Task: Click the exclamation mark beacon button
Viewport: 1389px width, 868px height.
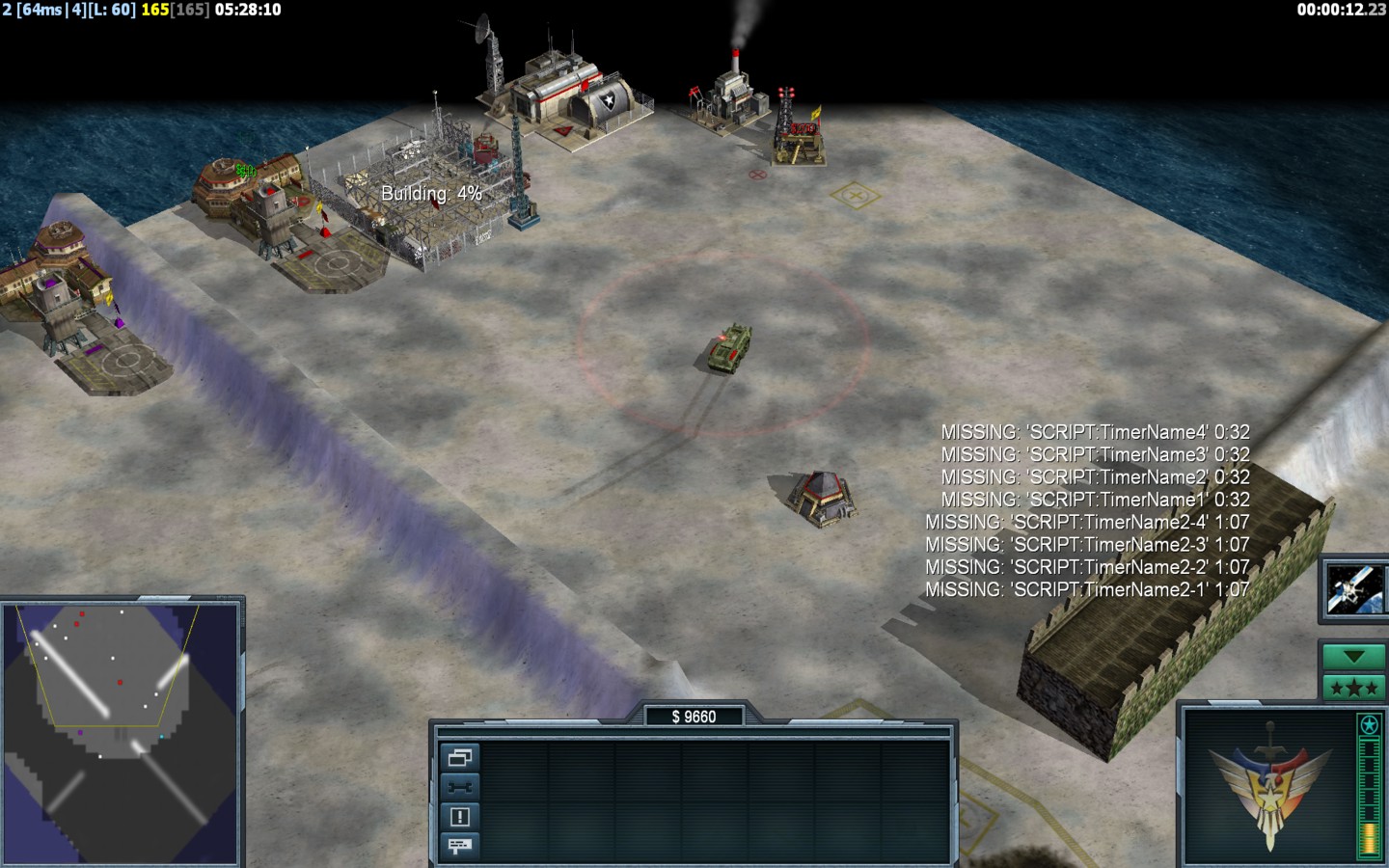Action: (459, 817)
